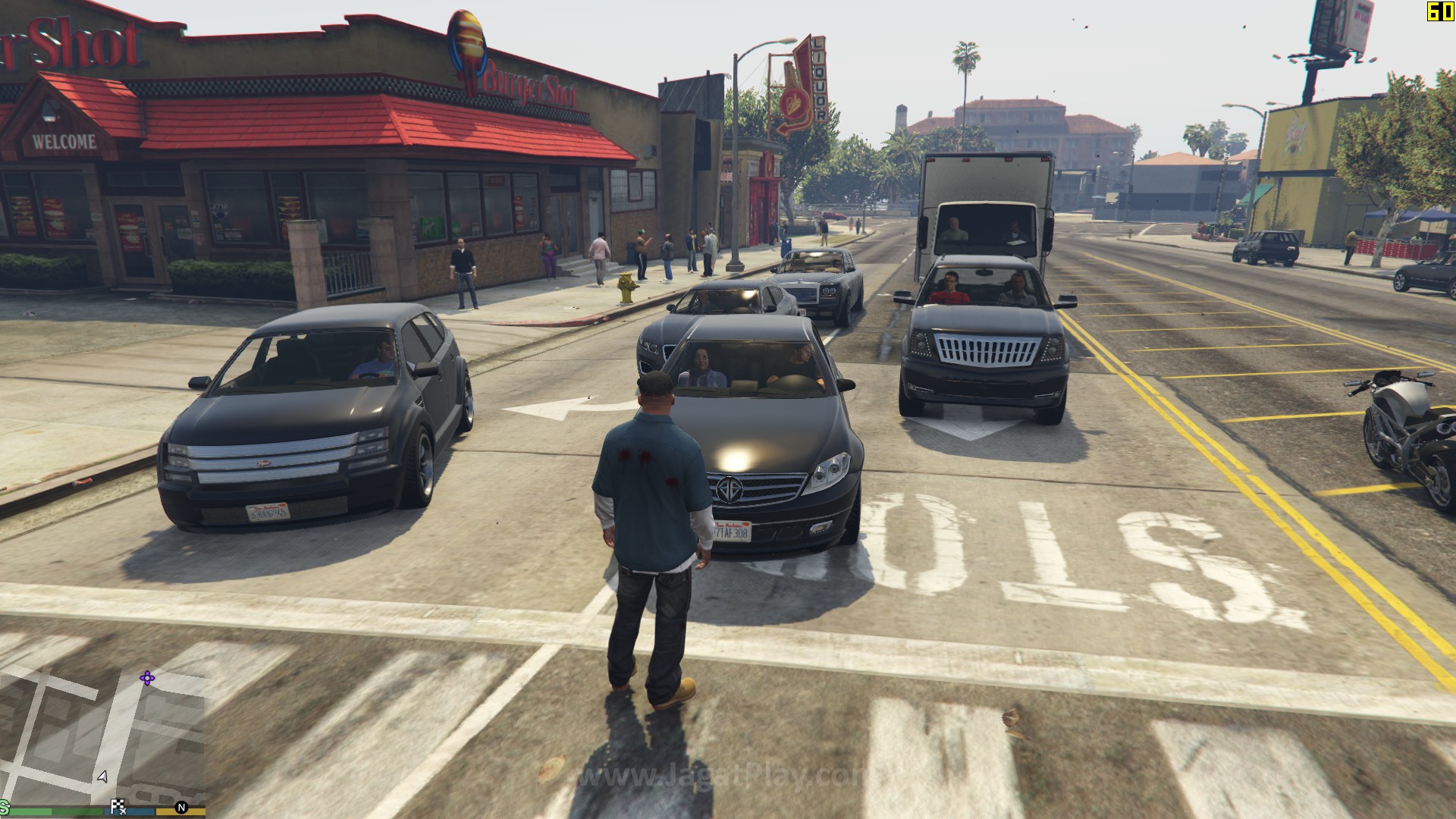Click the white player arrow on minimap
The height and width of the screenshot is (819, 1456).
coord(102,777)
